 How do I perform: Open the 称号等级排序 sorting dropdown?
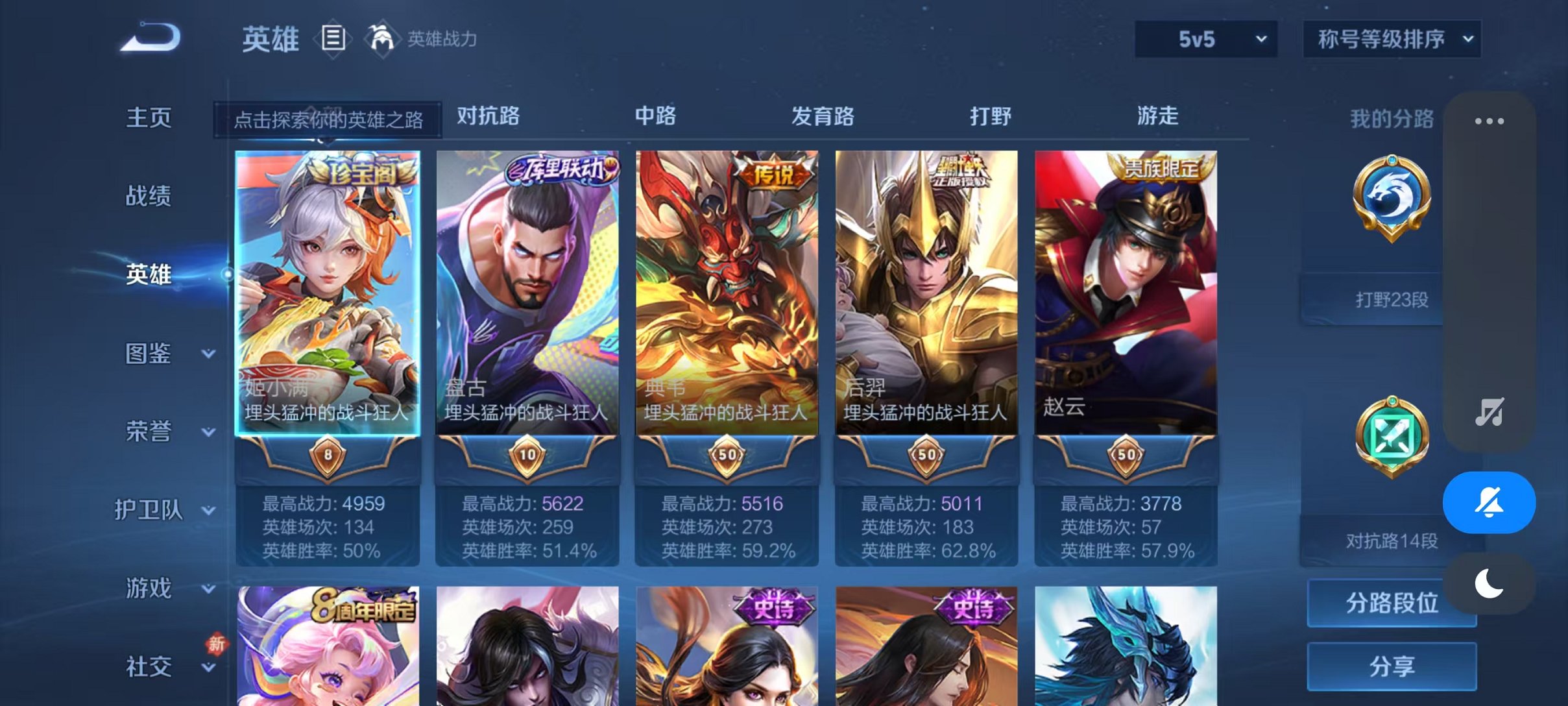pyautogui.click(x=1391, y=39)
